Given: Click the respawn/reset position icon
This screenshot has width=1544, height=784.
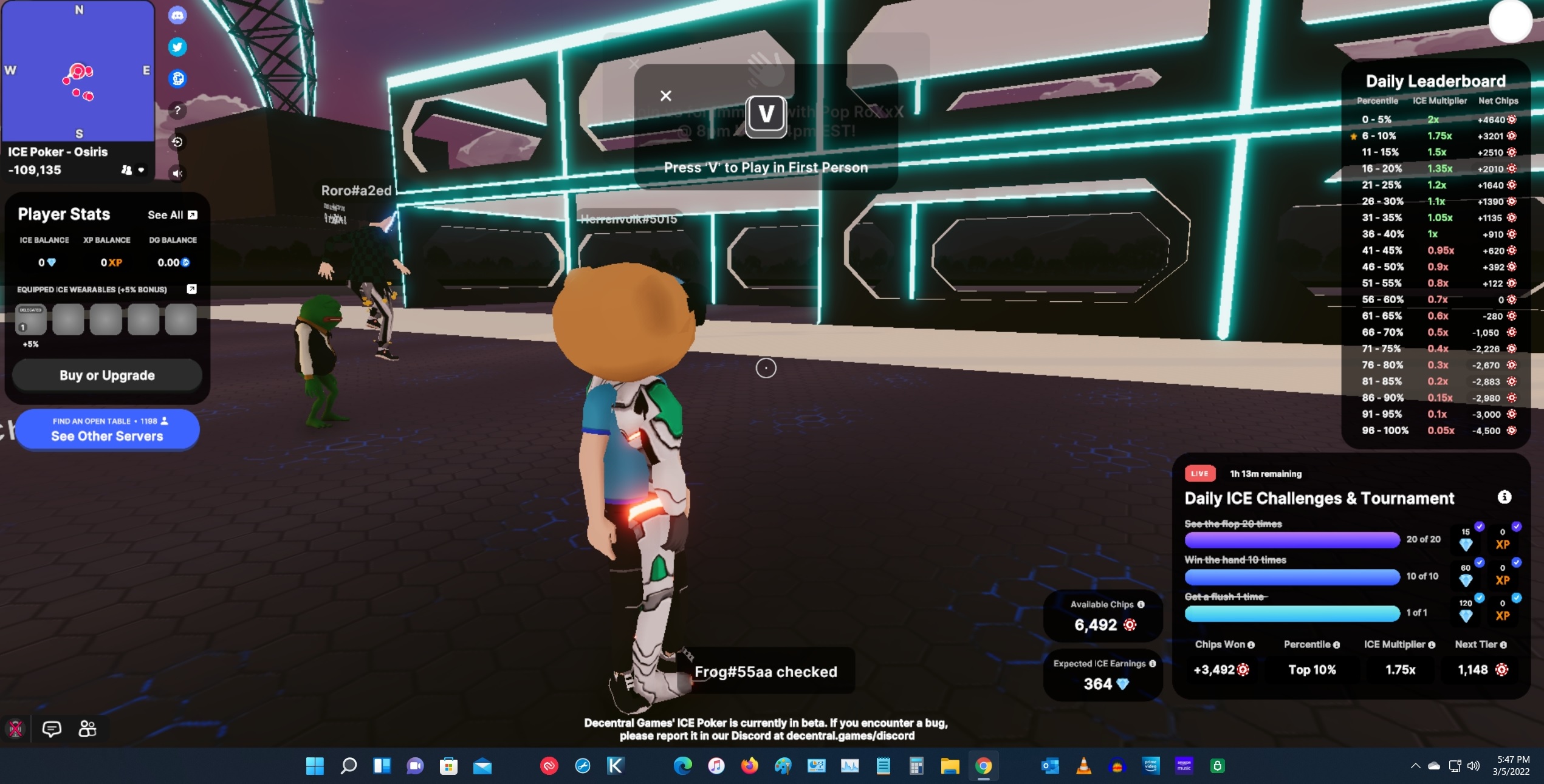Looking at the screenshot, I should (x=177, y=141).
